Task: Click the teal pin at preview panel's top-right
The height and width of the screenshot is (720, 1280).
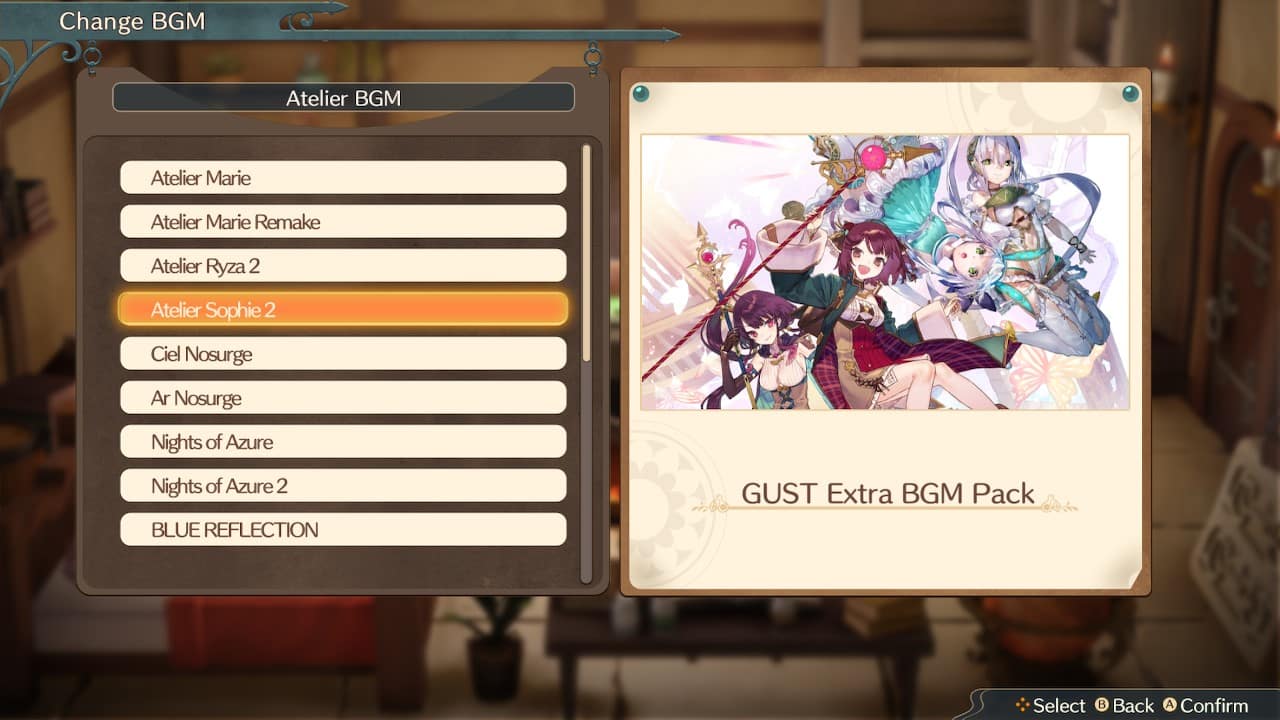Action: click(x=1132, y=96)
